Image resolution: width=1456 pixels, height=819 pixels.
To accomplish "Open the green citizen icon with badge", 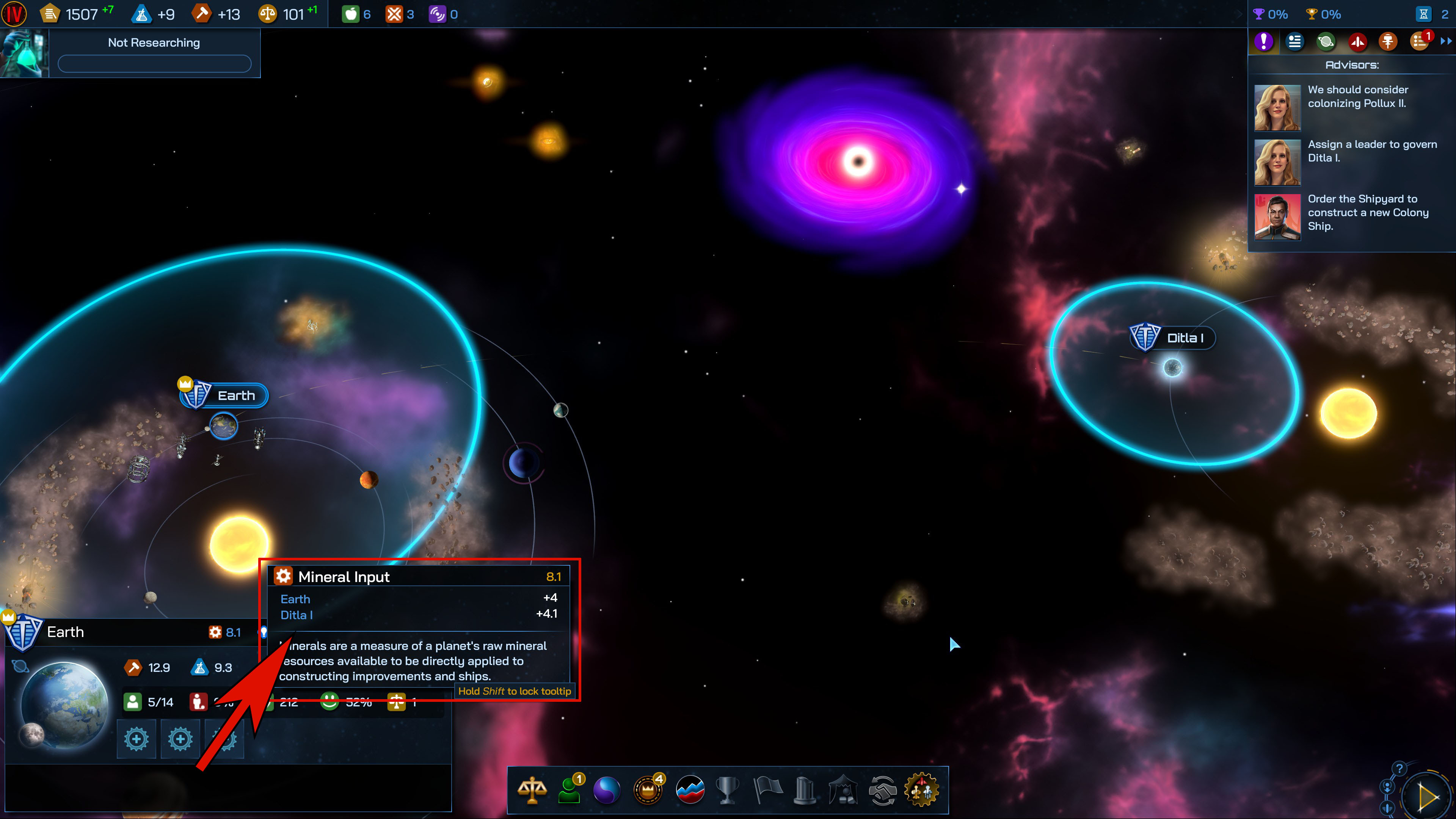I will pyautogui.click(x=570, y=790).
